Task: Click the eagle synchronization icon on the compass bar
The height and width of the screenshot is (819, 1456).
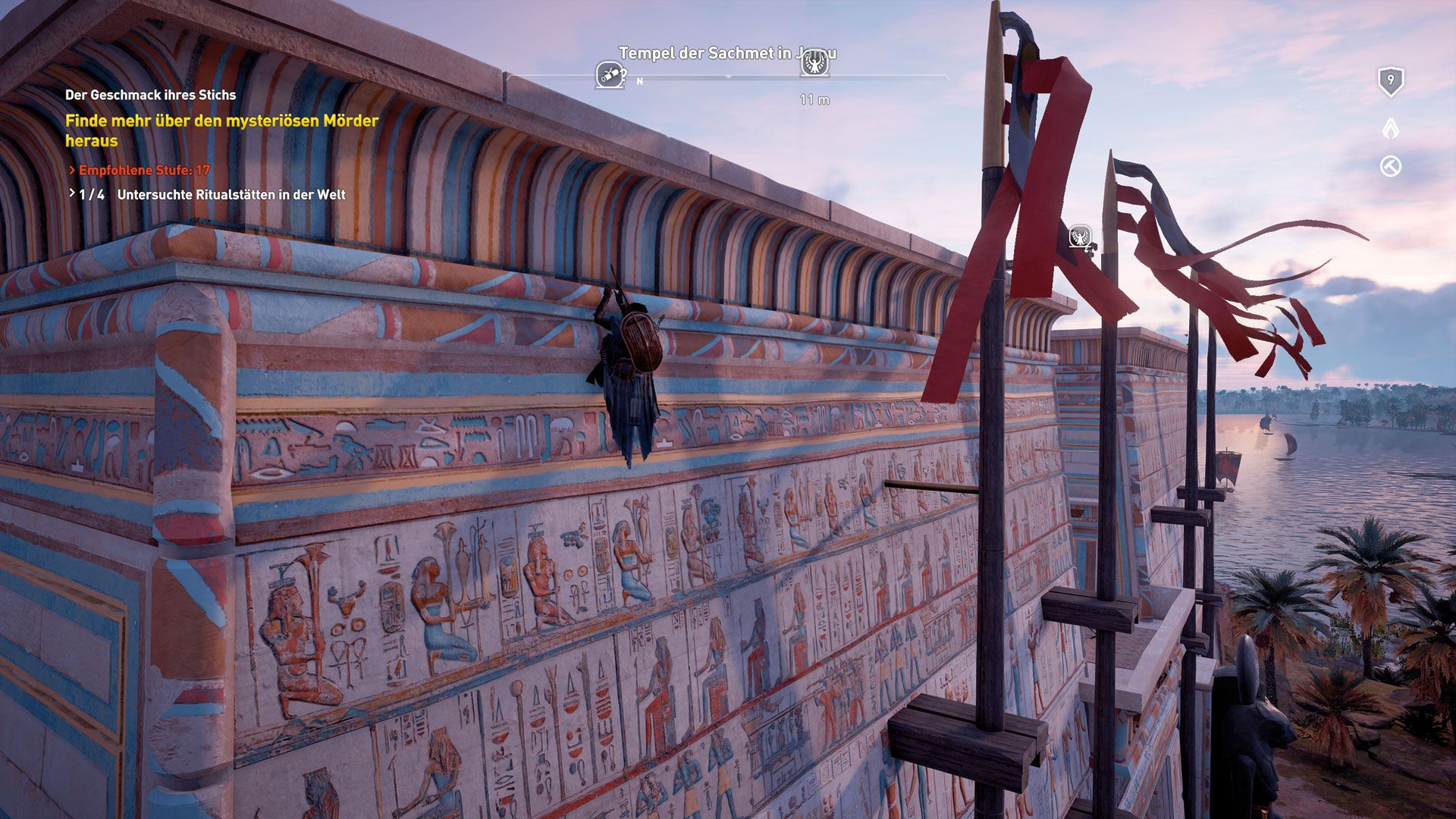Action: pos(815,64)
